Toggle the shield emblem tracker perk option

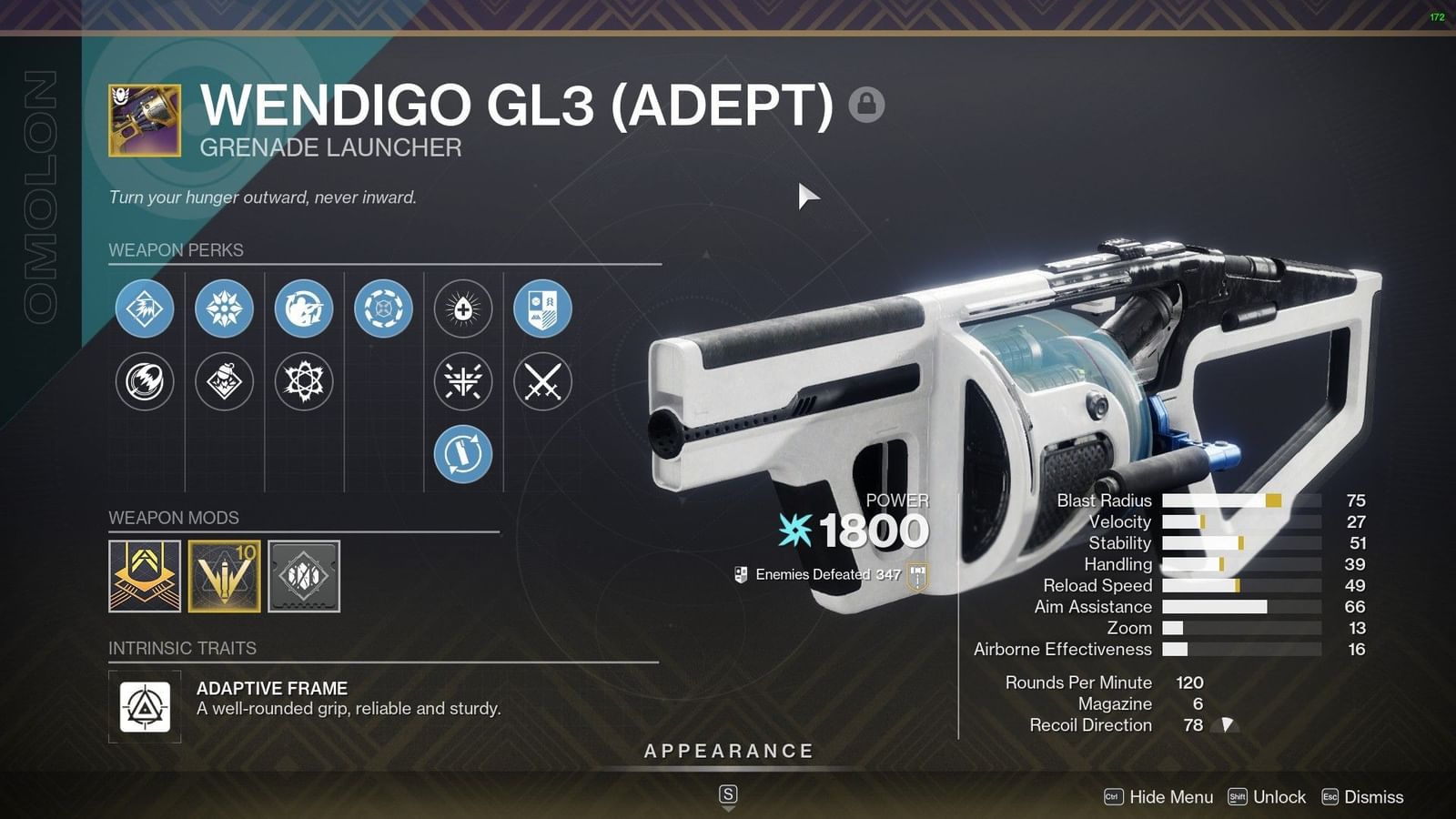click(542, 309)
